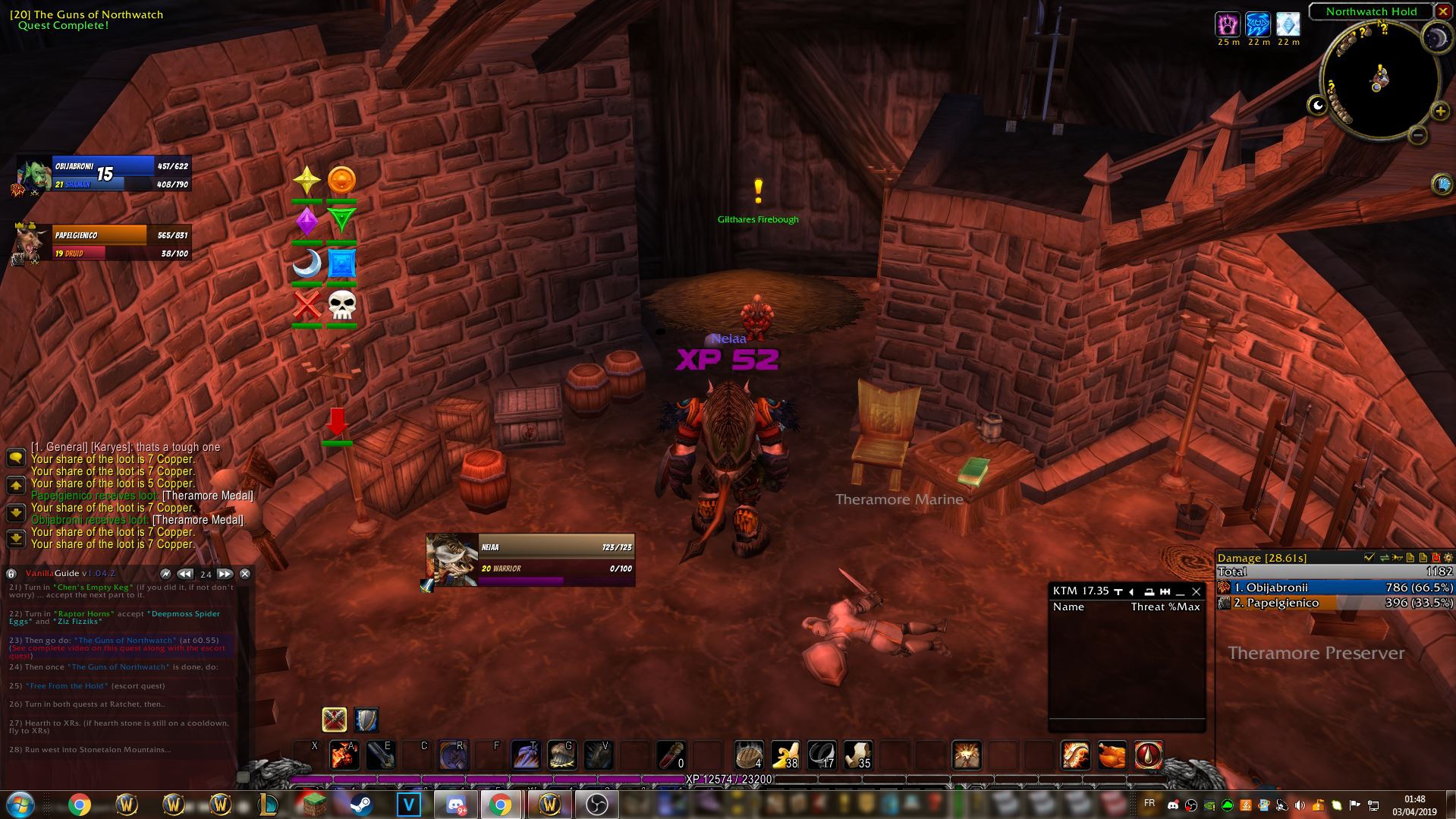
Task: Choose the blue square raid marker
Action: pos(341,264)
